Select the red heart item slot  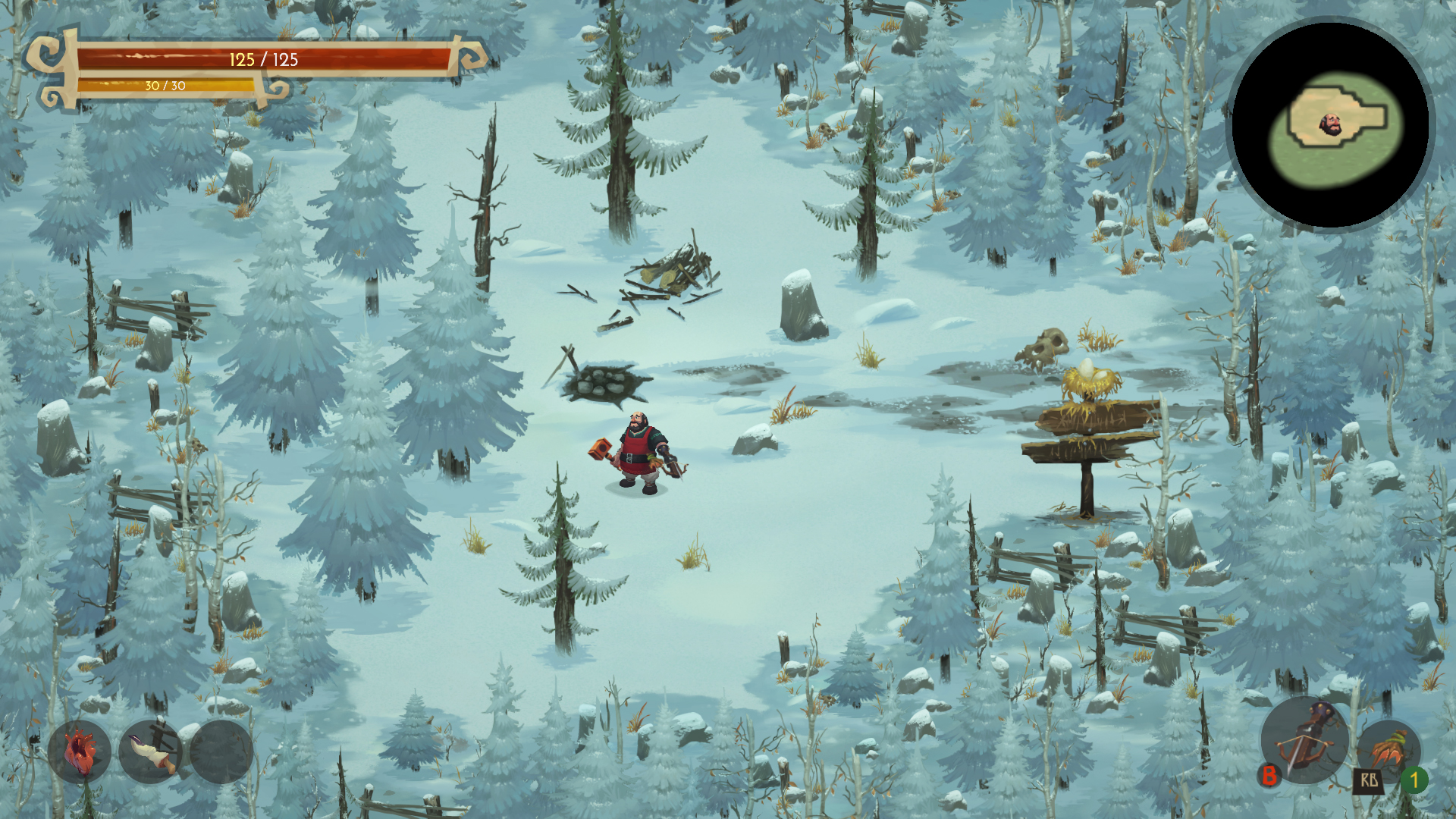[x=79, y=752]
